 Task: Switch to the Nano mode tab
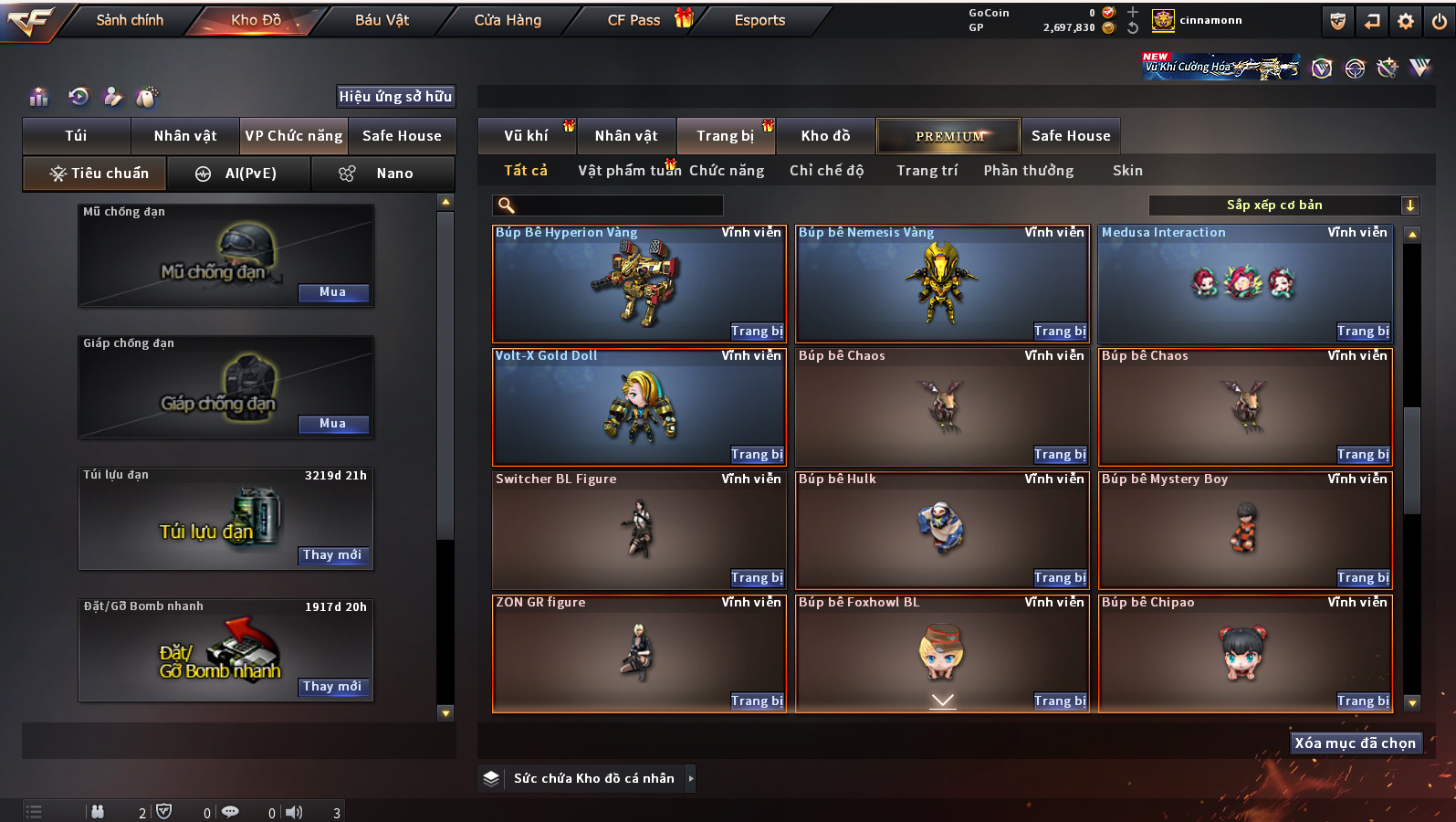(382, 174)
